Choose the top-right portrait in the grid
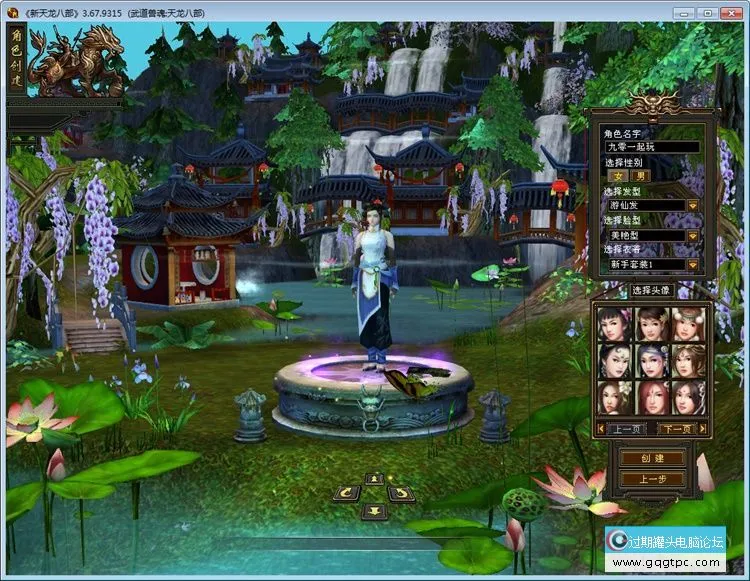The width and height of the screenshot is (750, 581). (x=687, y=324)
